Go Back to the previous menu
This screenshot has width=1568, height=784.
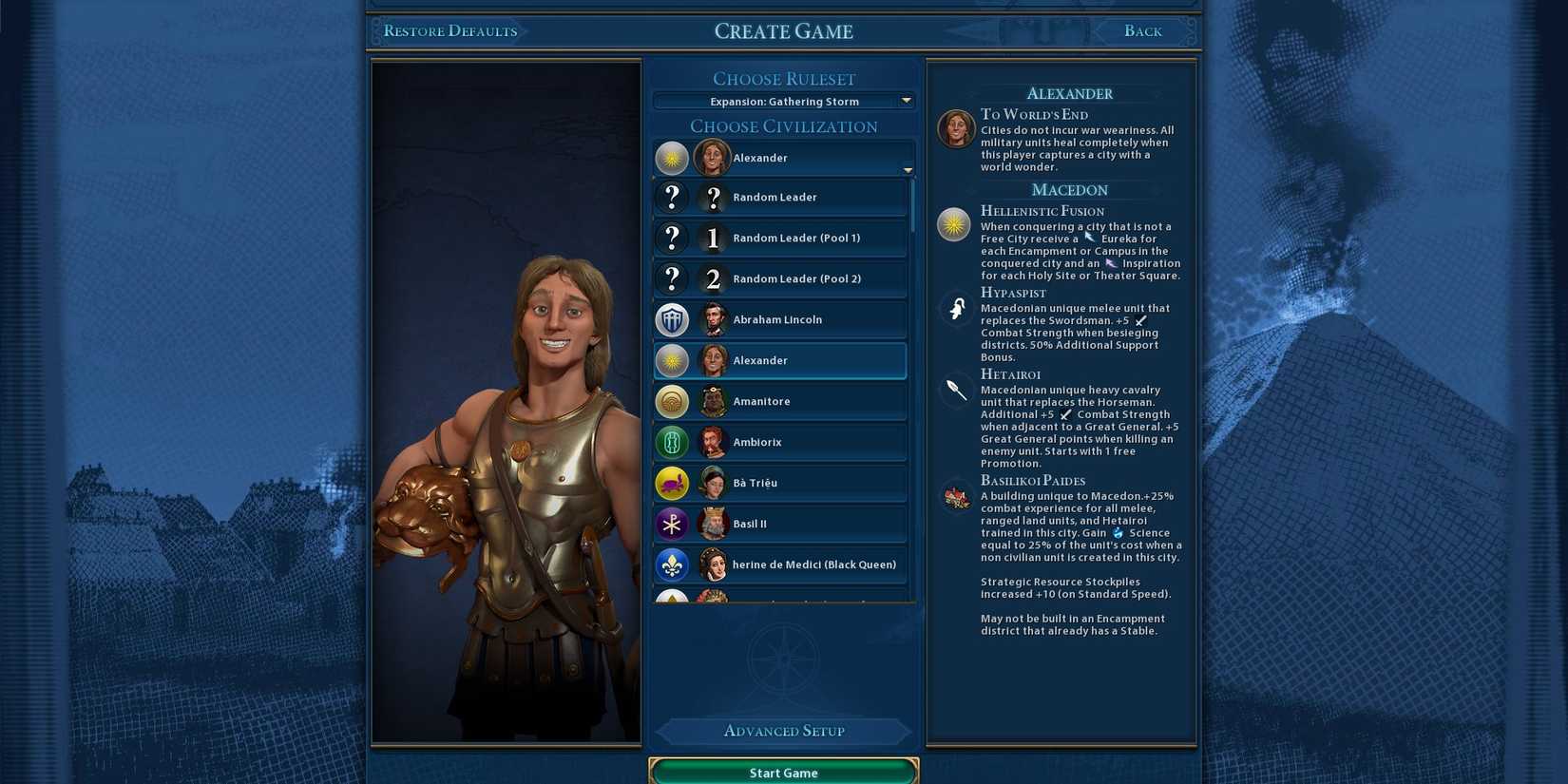coord(1142,30)
